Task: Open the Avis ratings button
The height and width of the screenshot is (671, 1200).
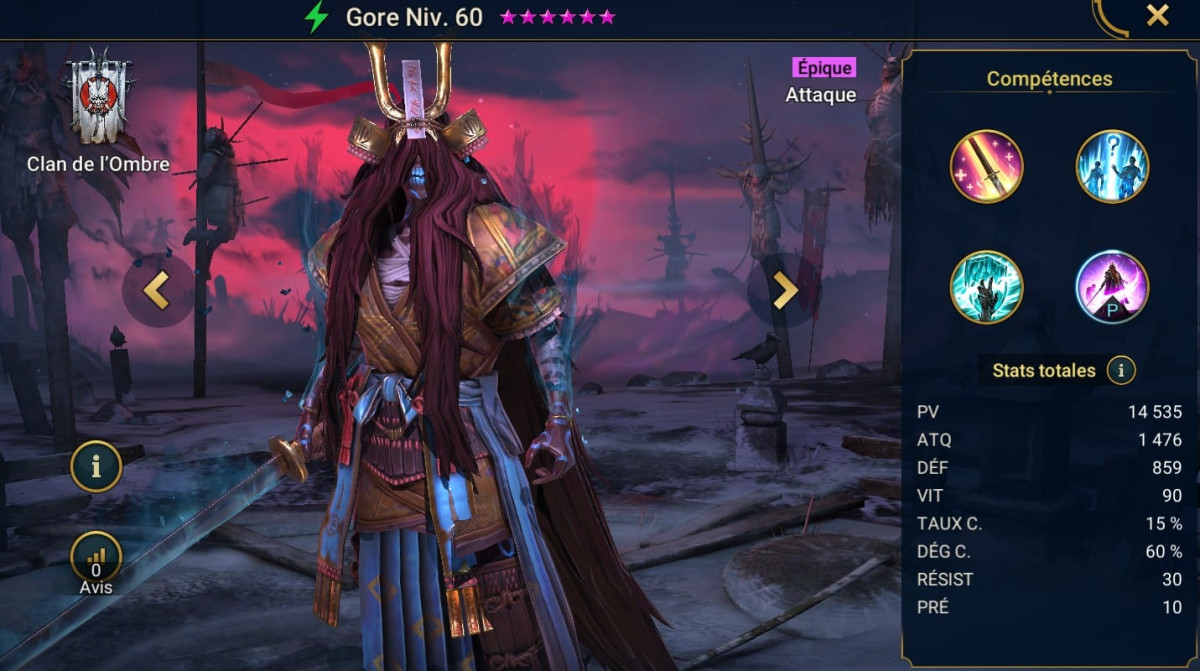Action: point(96,562)
